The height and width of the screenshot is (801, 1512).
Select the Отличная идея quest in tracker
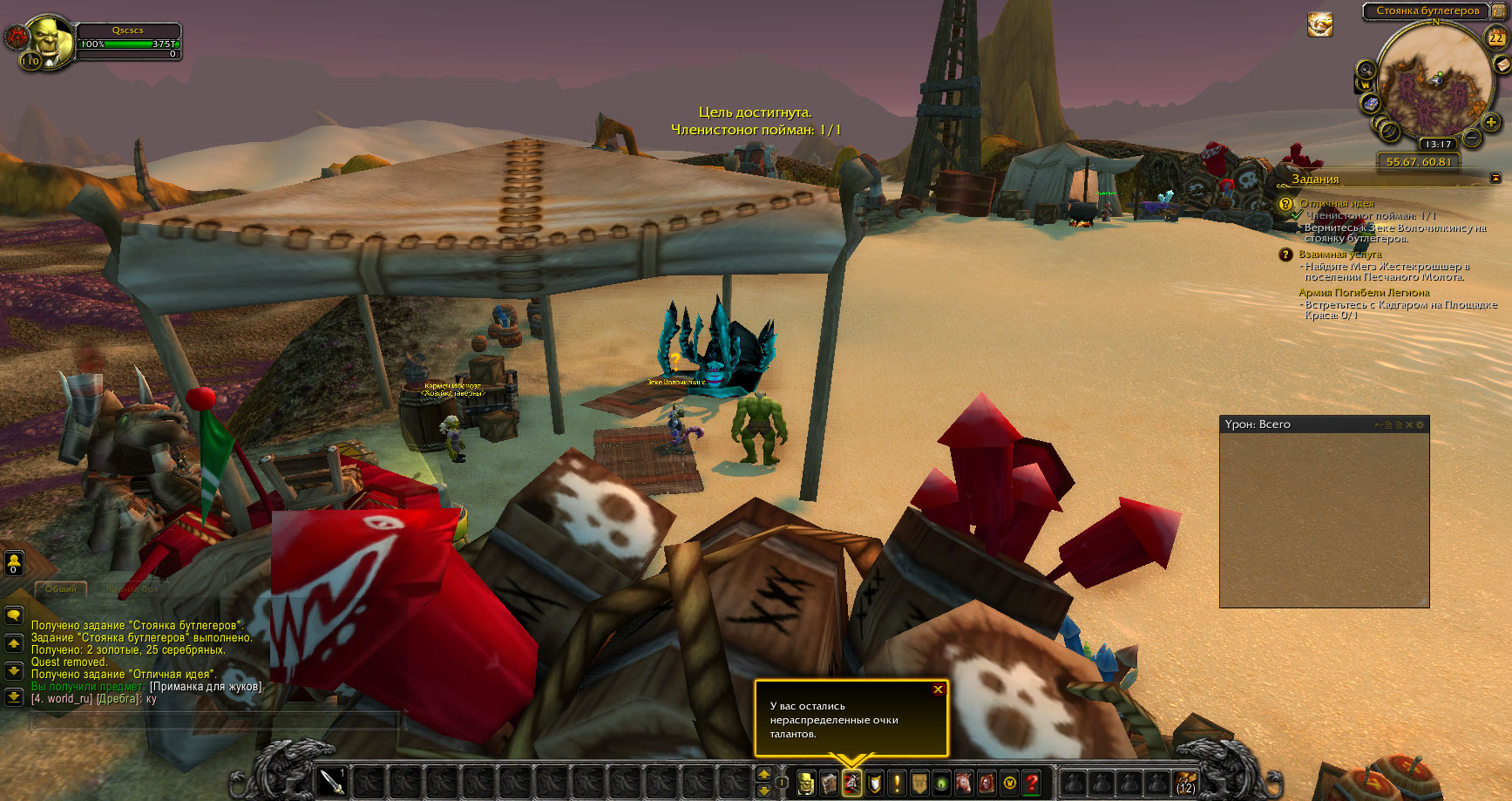pos(1337,203)
